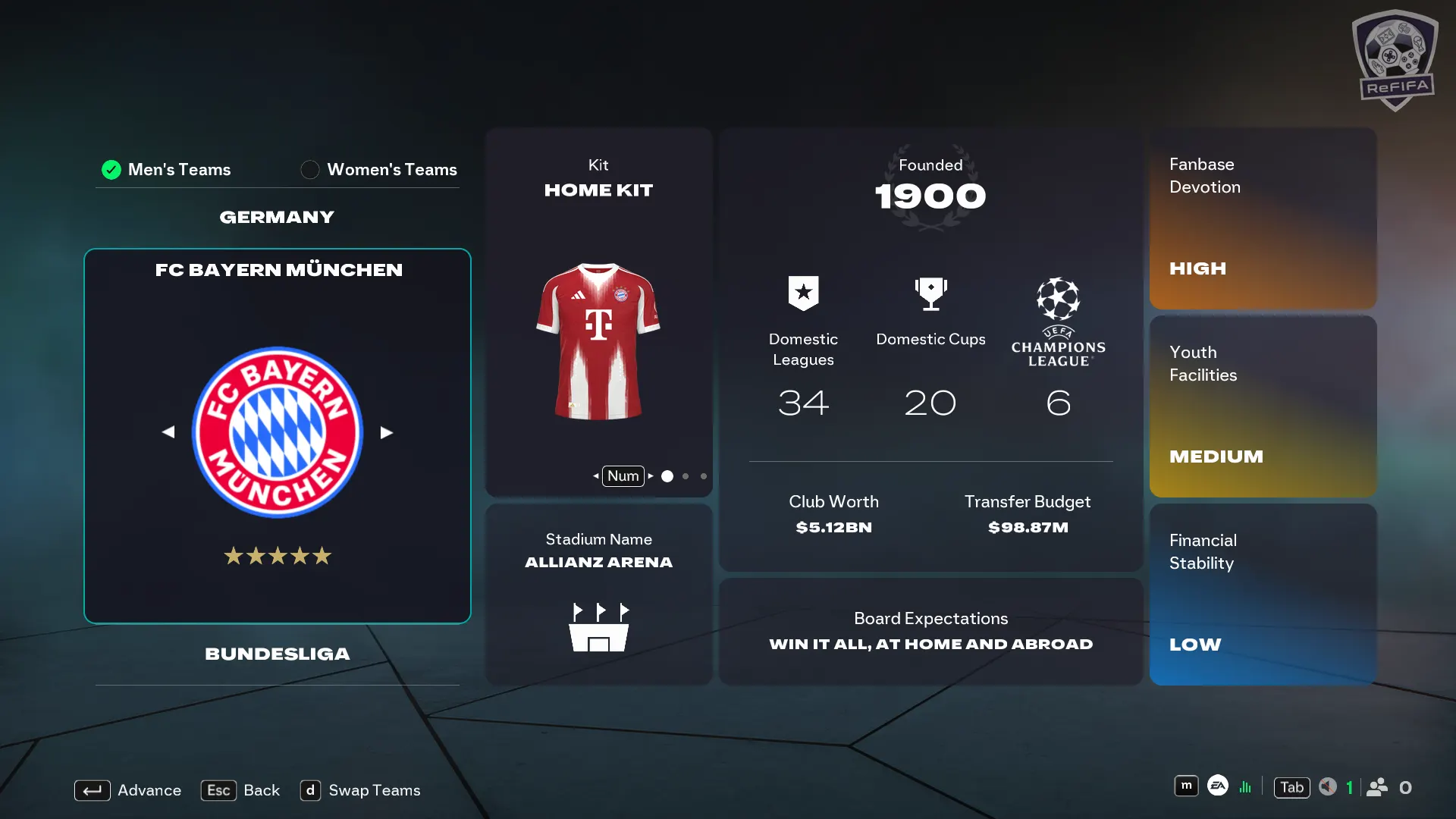This screenshot has height=819, width=1456.
Task: View the Fanbase Devotion panel
Action: tap(1263, 218)
